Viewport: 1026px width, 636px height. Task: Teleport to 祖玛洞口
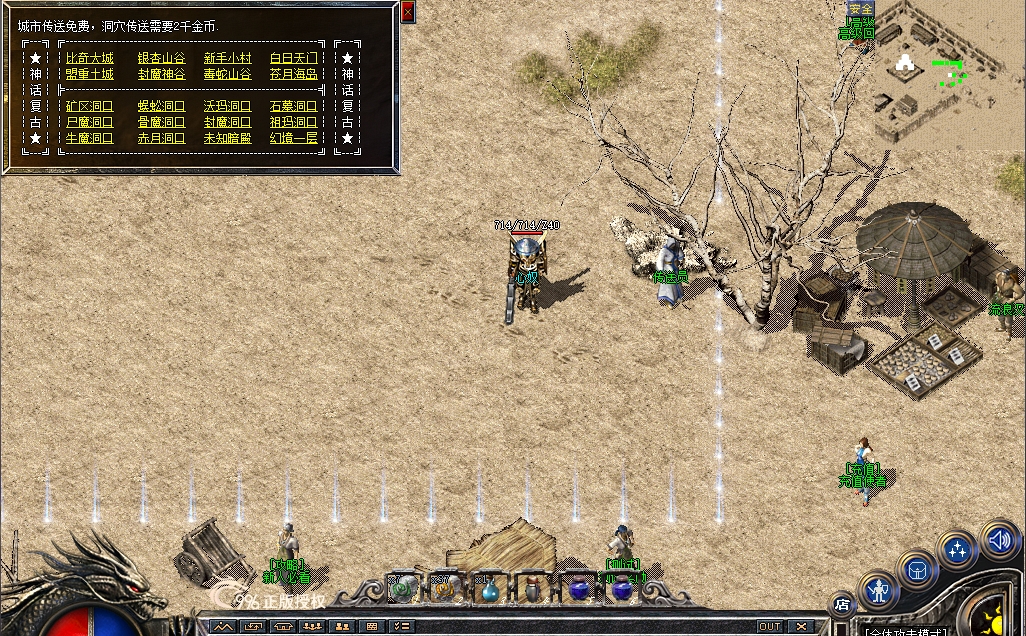(x=293, y=122)
